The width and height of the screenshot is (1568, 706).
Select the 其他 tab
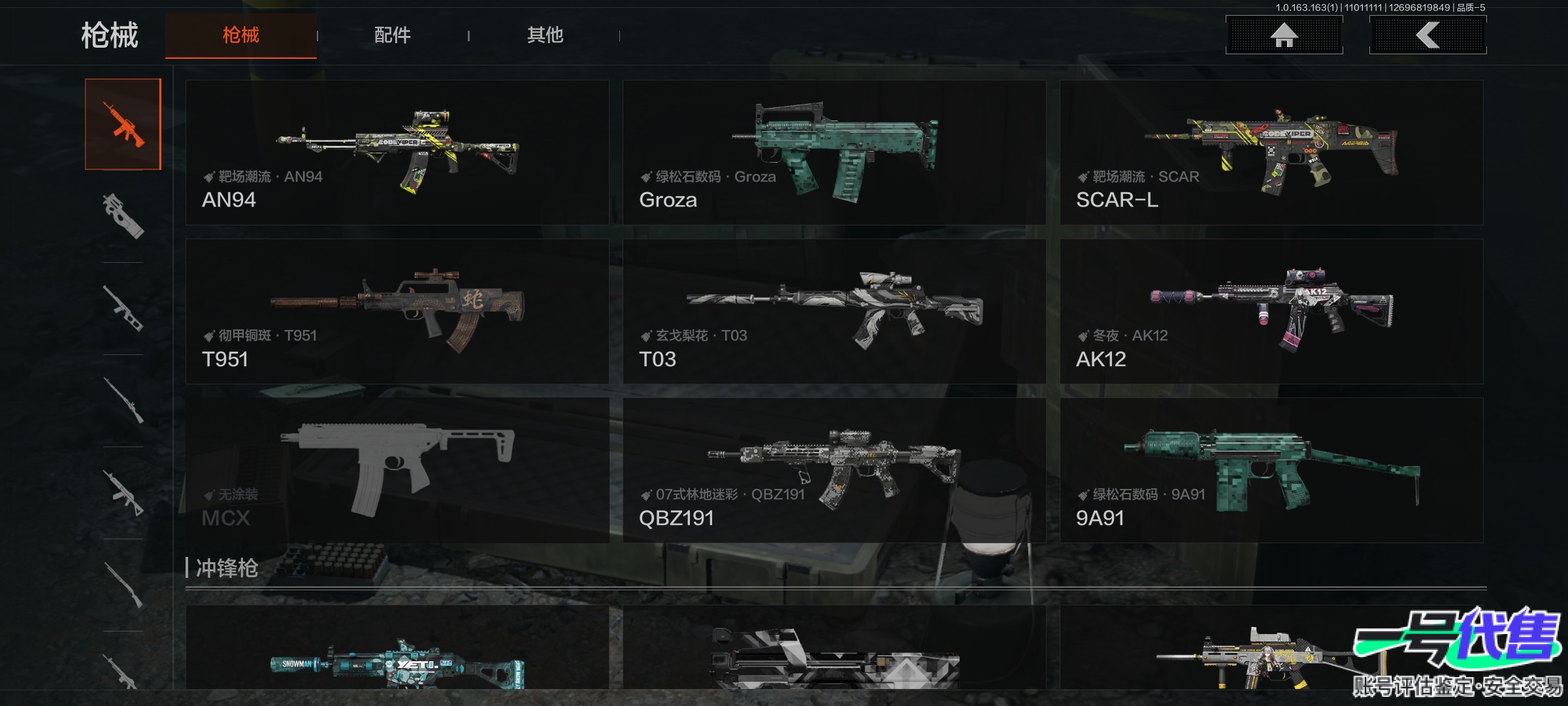[545, 35]
